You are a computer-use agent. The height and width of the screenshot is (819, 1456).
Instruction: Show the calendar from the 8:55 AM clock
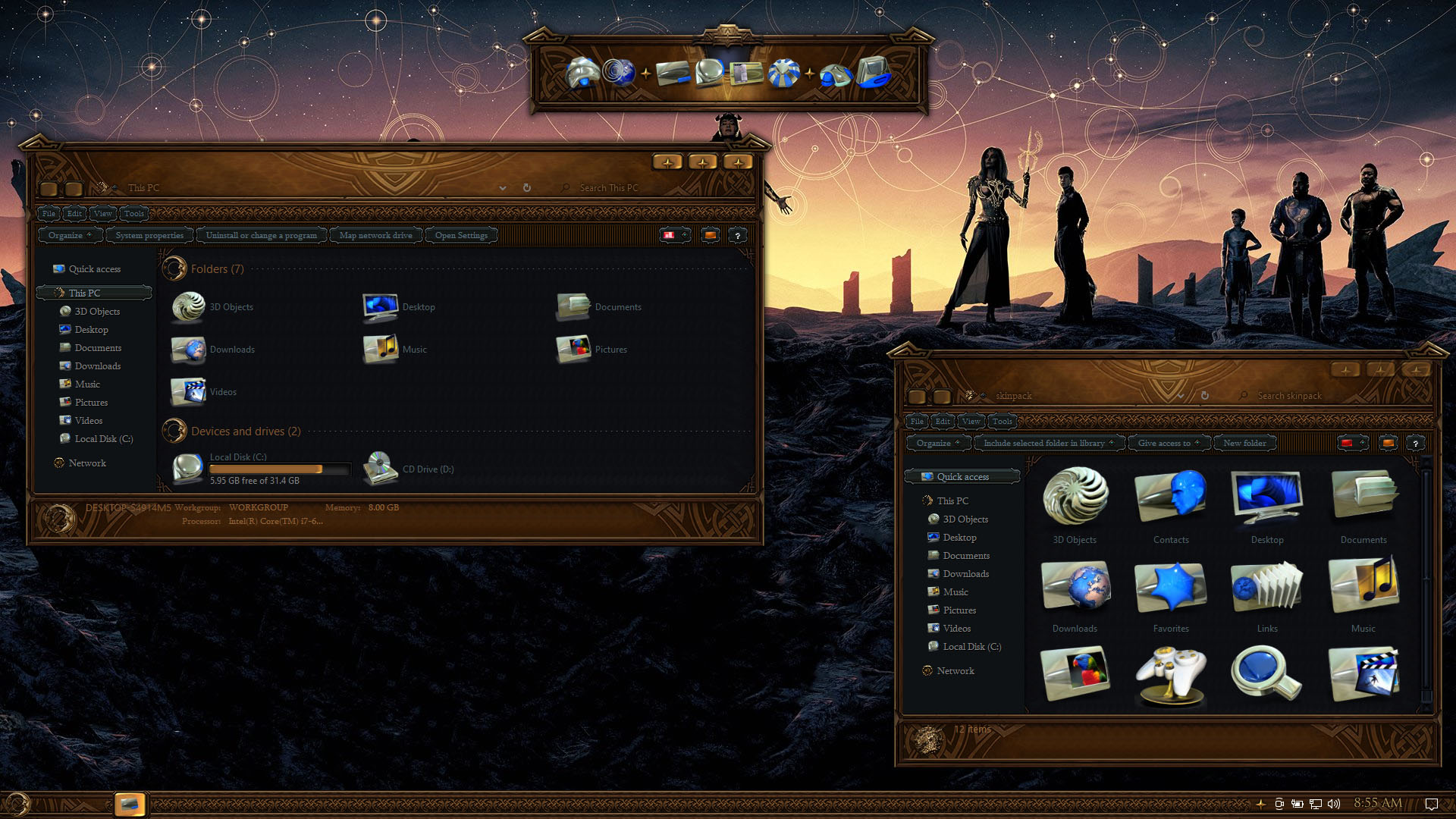[x=1377, y=803]
